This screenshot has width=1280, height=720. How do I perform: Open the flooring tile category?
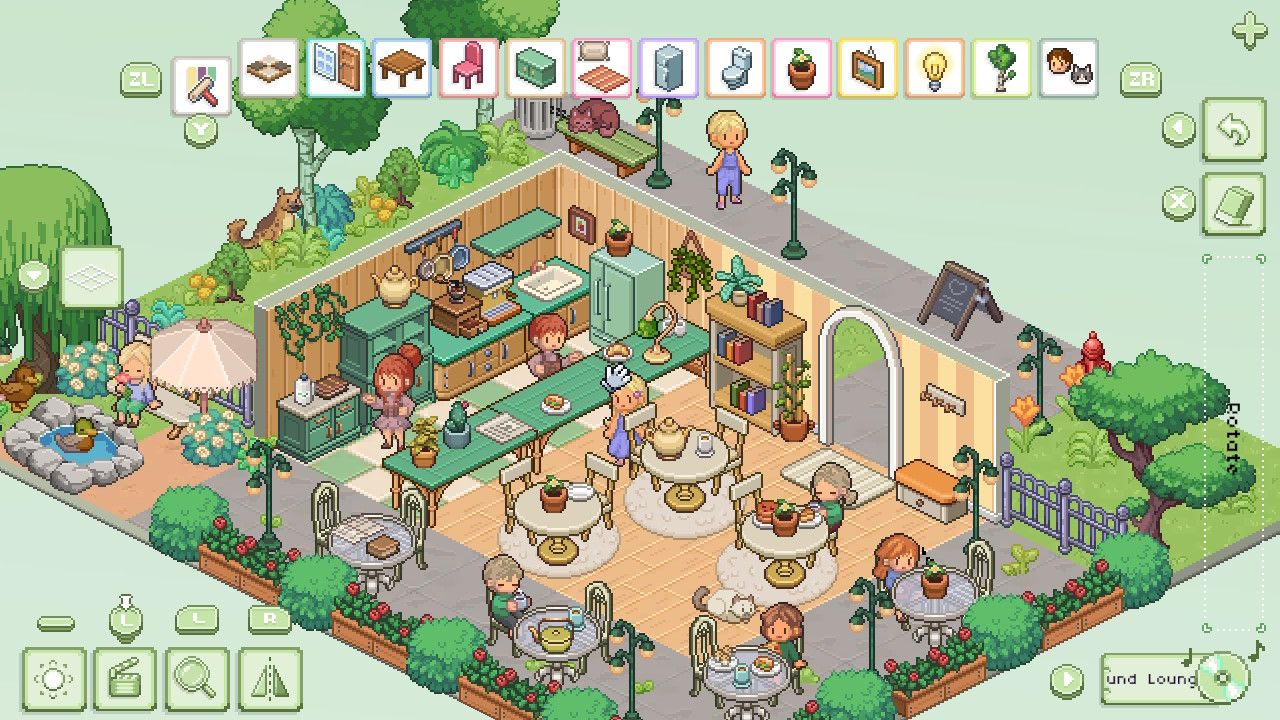point(269,68)
